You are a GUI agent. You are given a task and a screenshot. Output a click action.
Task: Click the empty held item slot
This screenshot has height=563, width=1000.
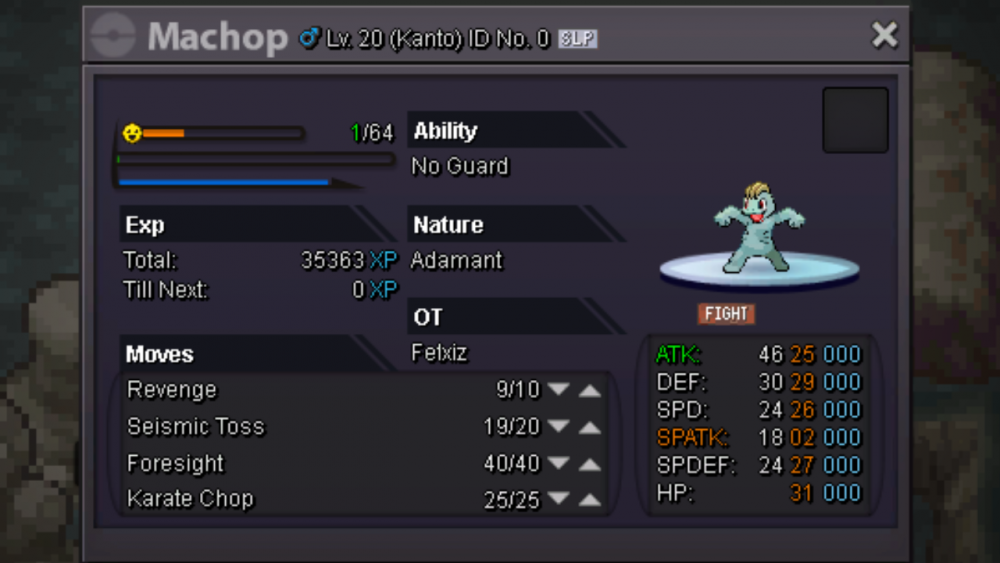tap(855, 120)
